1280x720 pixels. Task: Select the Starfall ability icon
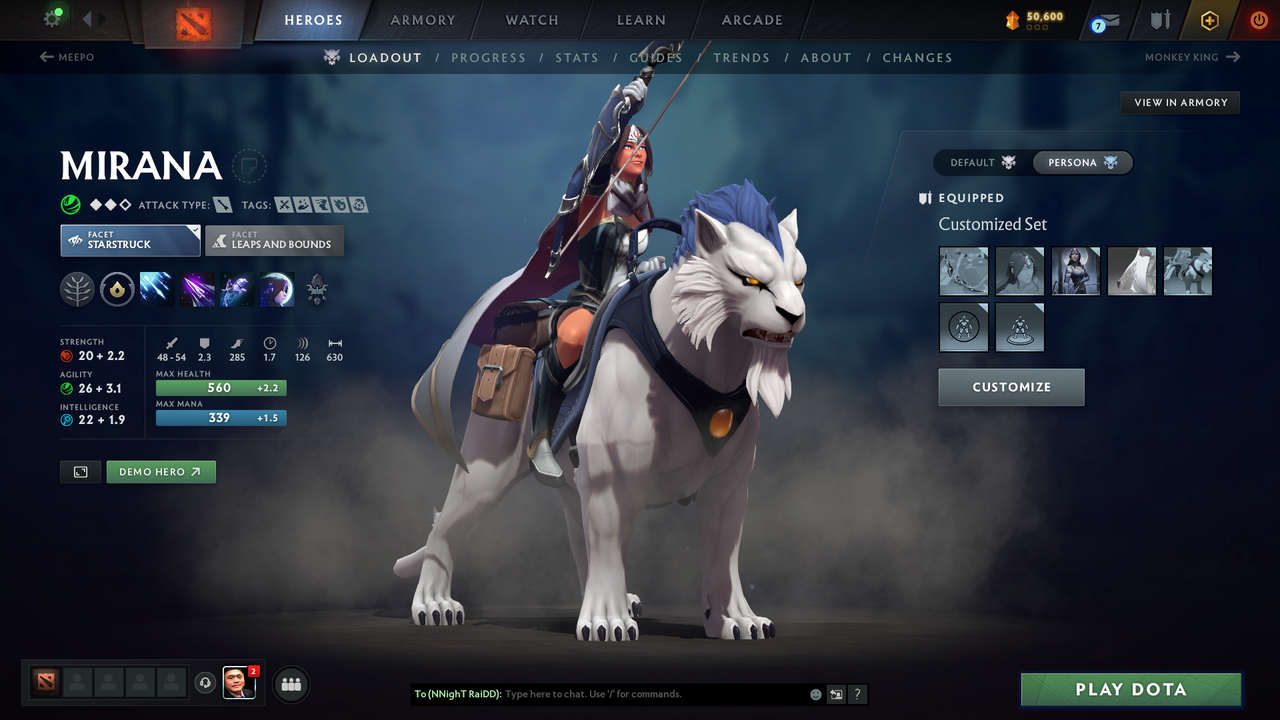[156, 290]
